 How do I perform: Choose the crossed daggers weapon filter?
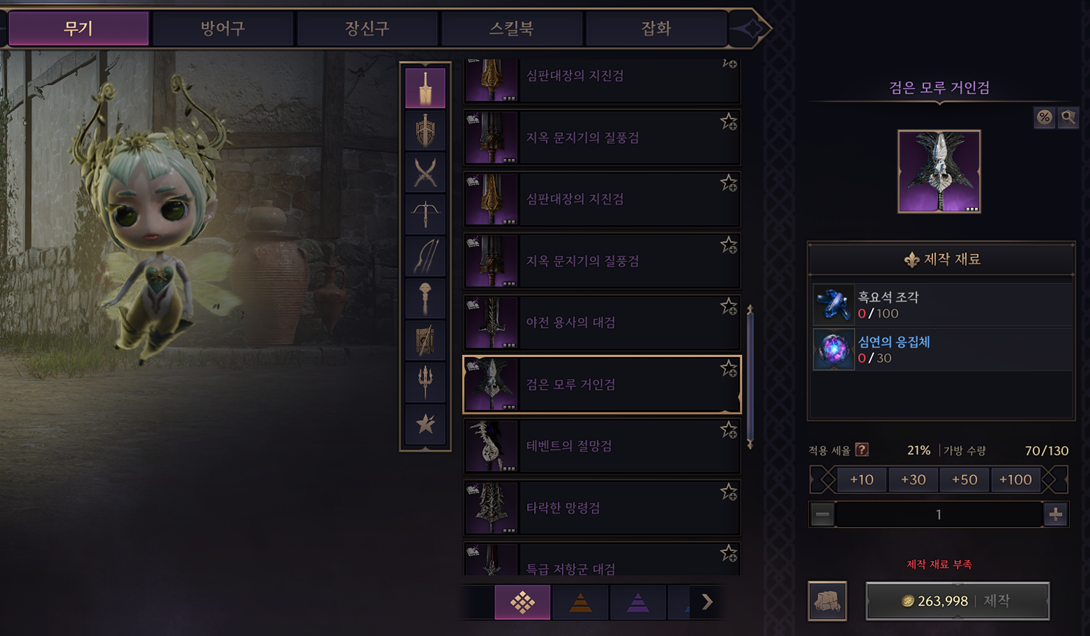(x=426, y=174)
